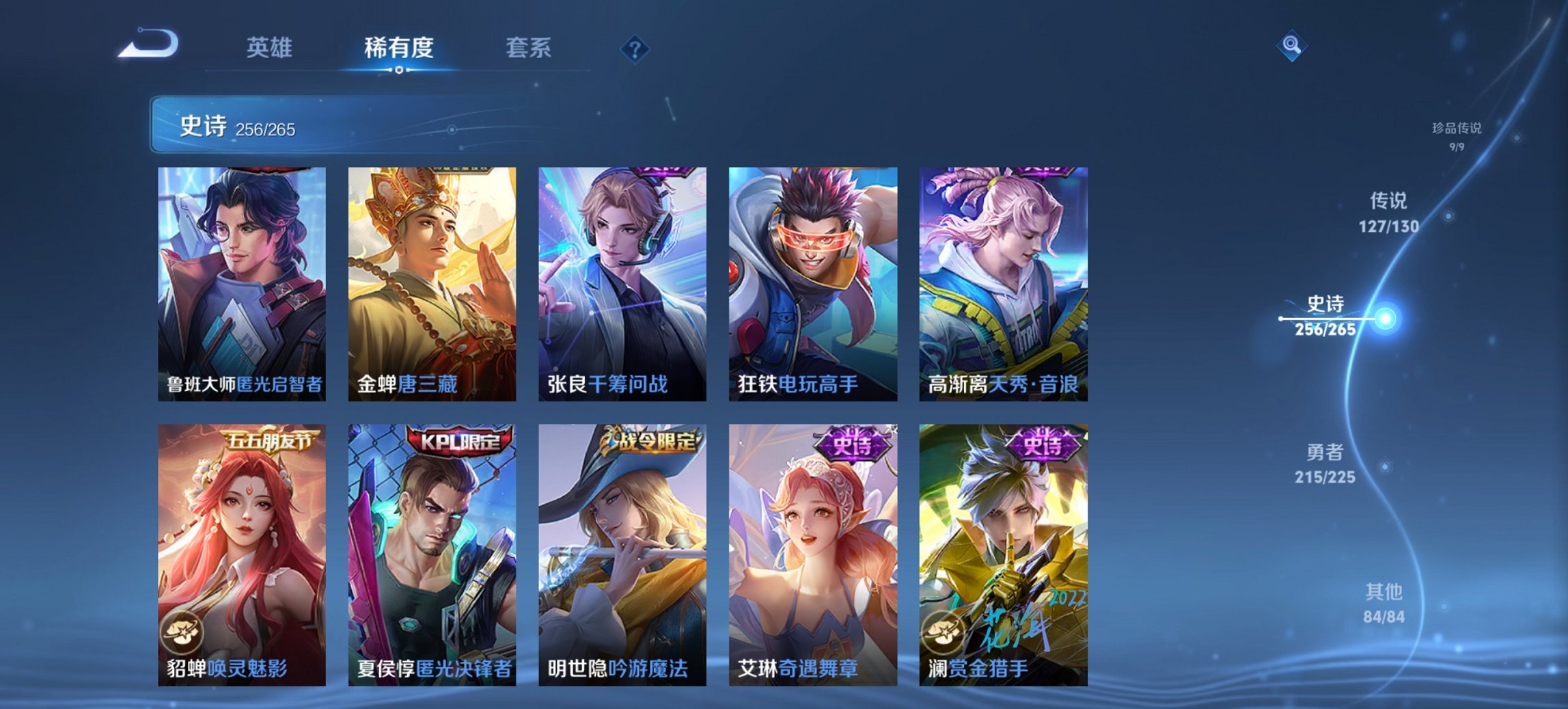Switch to the 套系 tab
Screen dimensions: 1568x709
tap(527, 48)
